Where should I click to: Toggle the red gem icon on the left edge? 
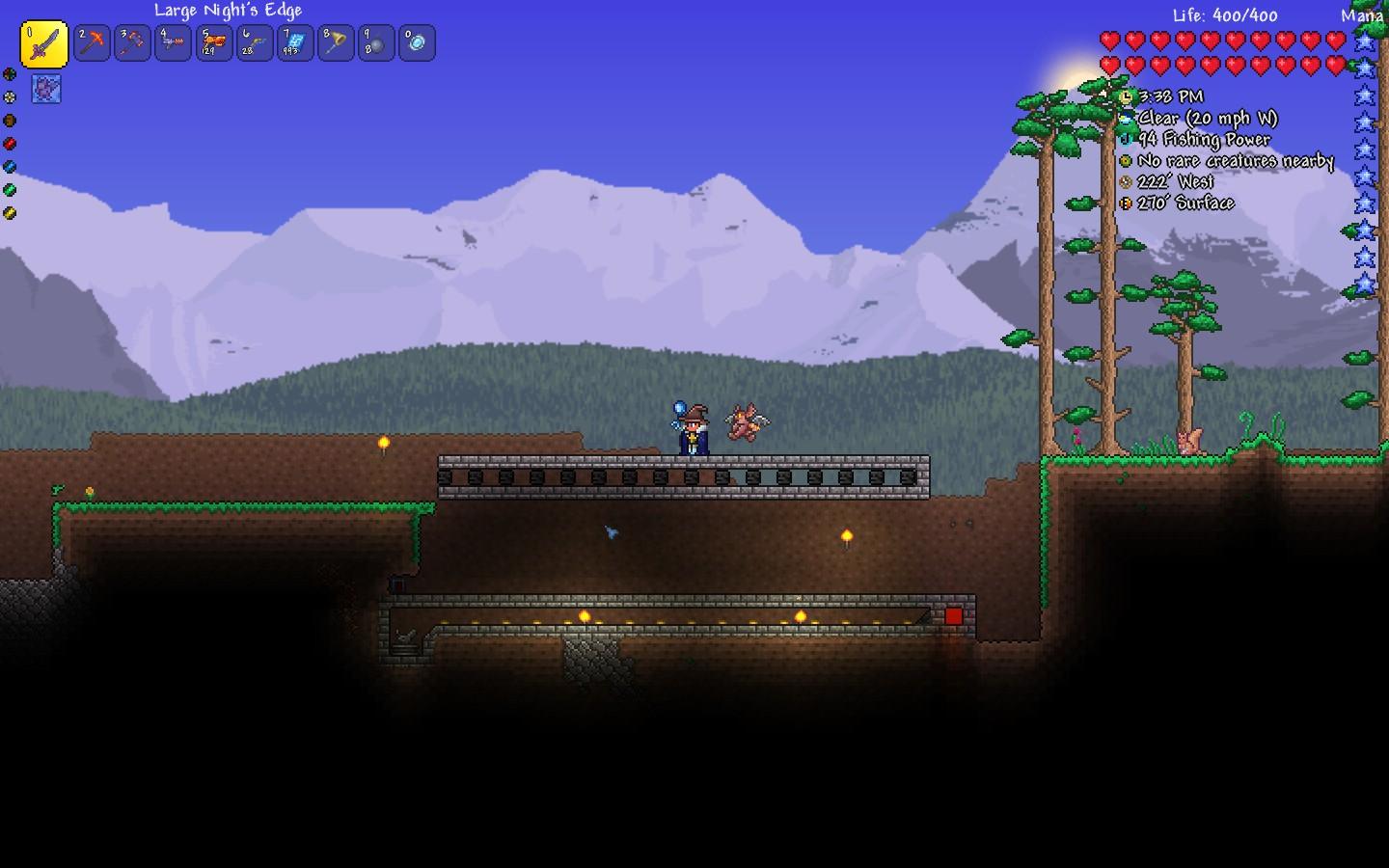10,144
